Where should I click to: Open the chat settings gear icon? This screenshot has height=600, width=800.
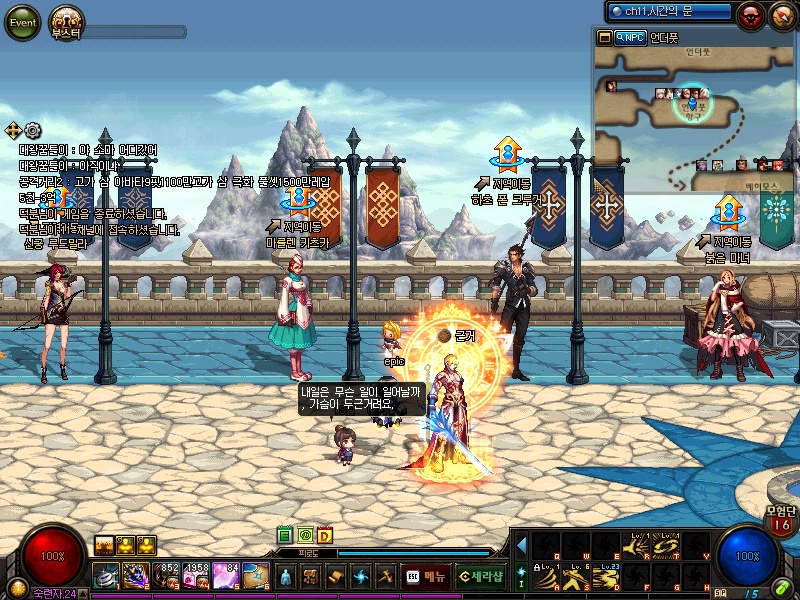pyautogui.click(x=33, y=130)
